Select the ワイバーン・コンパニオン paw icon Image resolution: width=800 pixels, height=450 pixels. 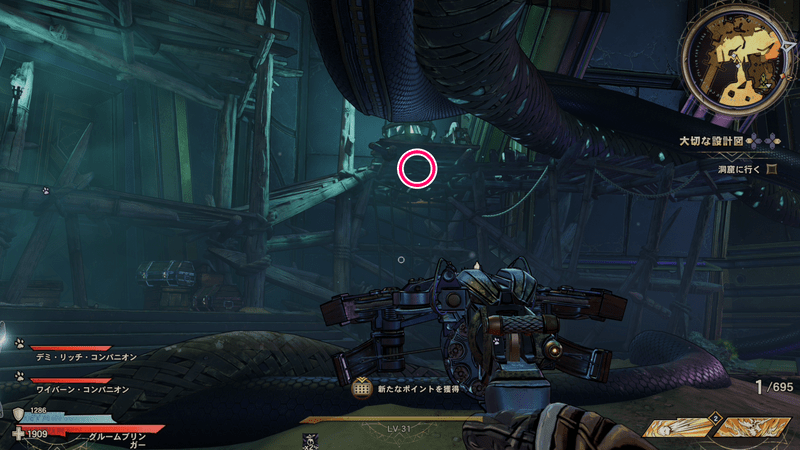tap(19, 376)
